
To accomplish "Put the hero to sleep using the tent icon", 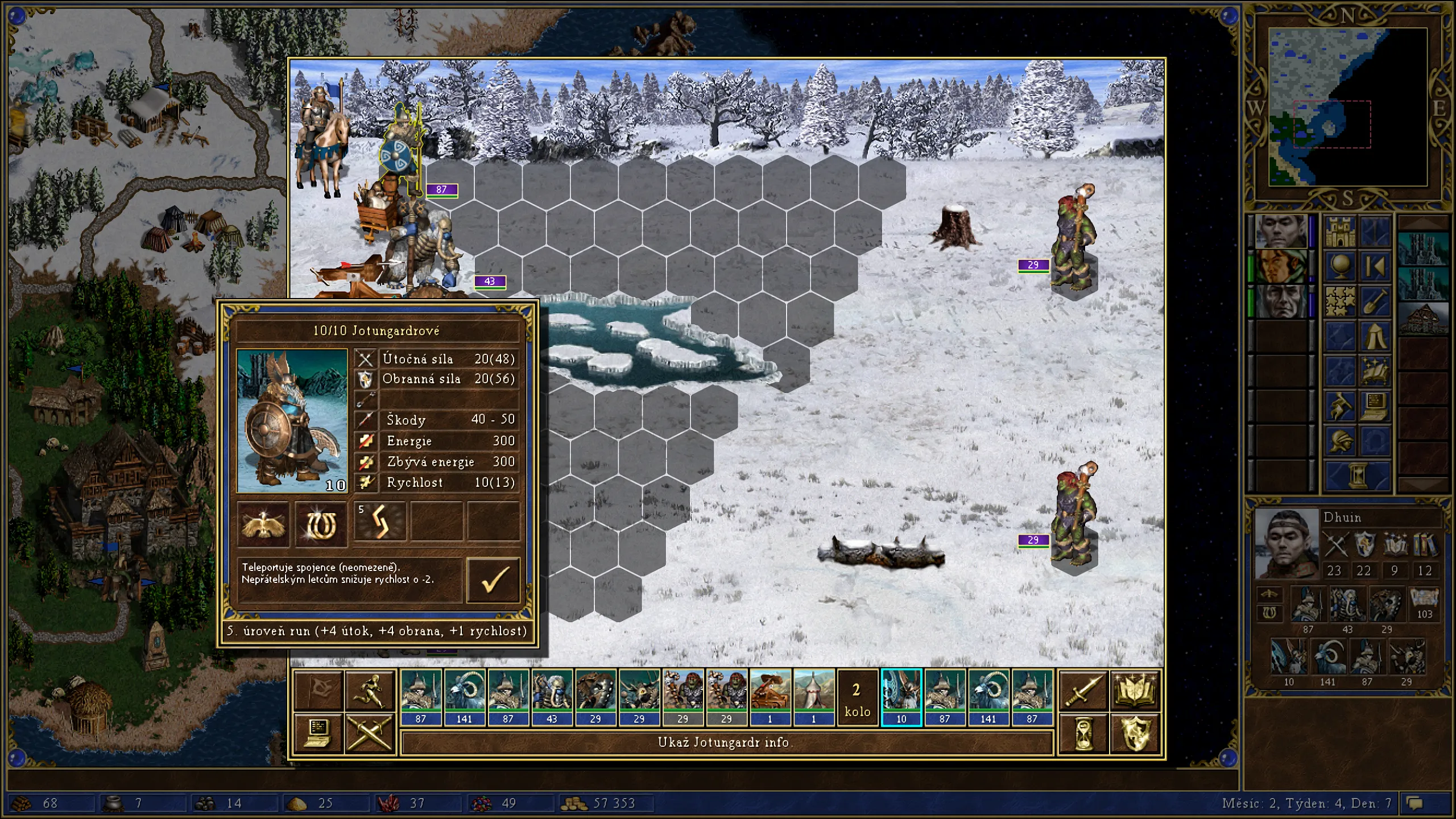I will [x=1375, y=336].
